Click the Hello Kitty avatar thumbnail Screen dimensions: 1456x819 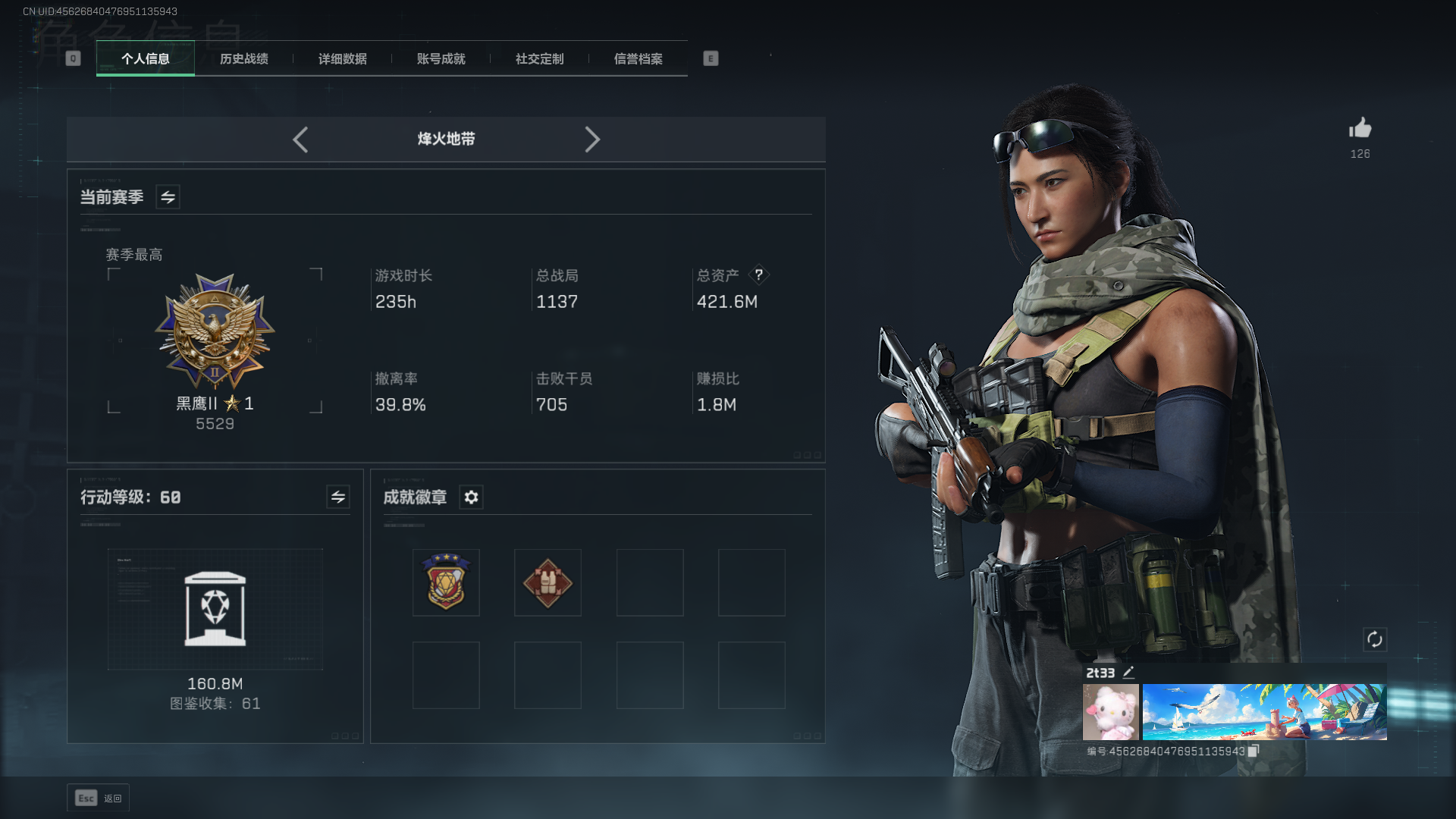point(1109,711)
